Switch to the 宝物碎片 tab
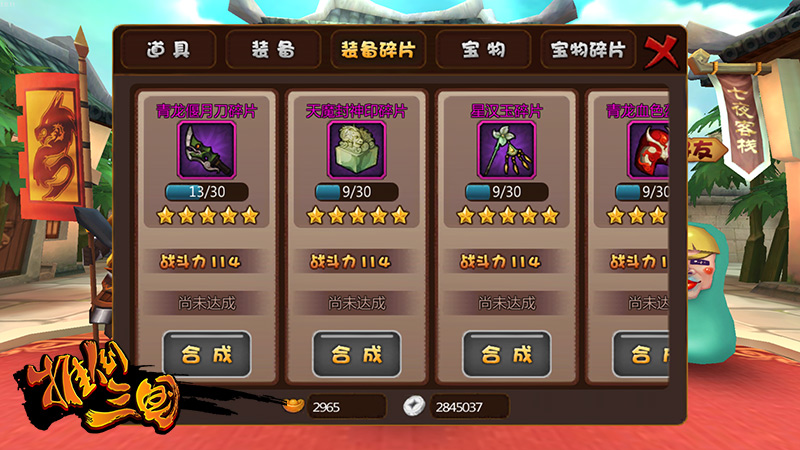This screenshot has height=450, width=800. tap(589, 48)
